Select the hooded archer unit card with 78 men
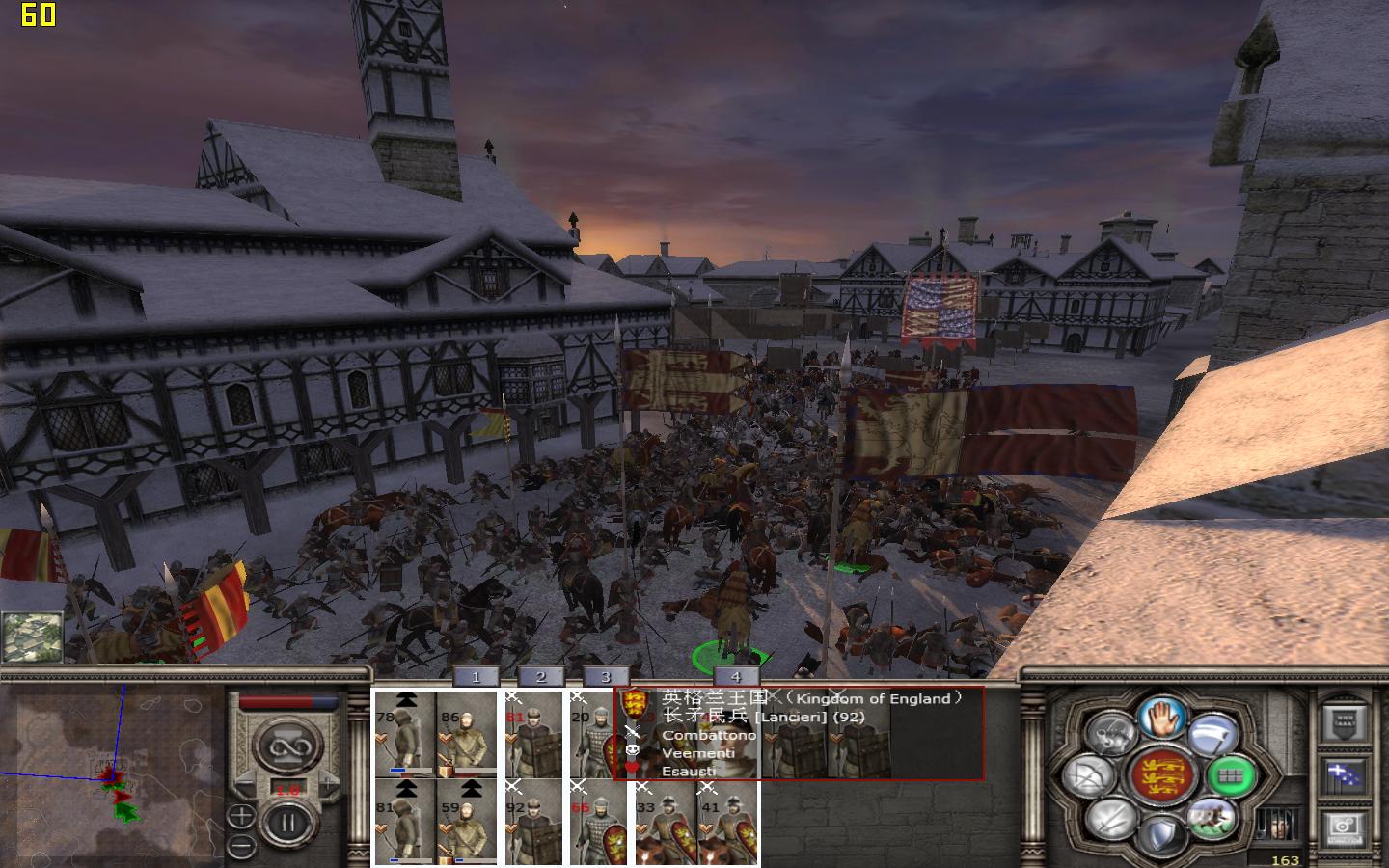Viewport: 1389px width, 868px height. click(405, 733)
